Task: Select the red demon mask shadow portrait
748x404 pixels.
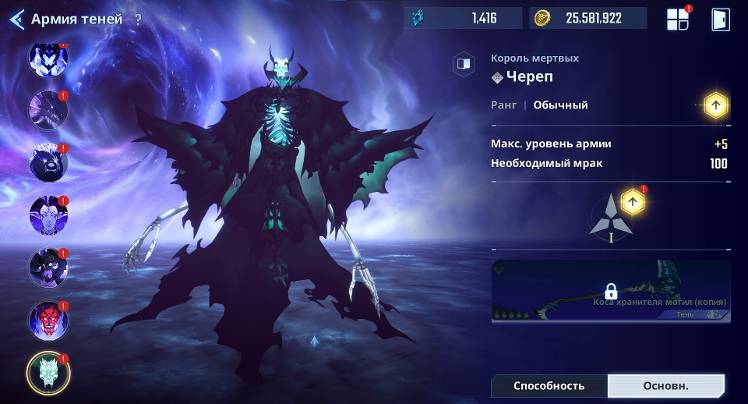Action: 48,320
